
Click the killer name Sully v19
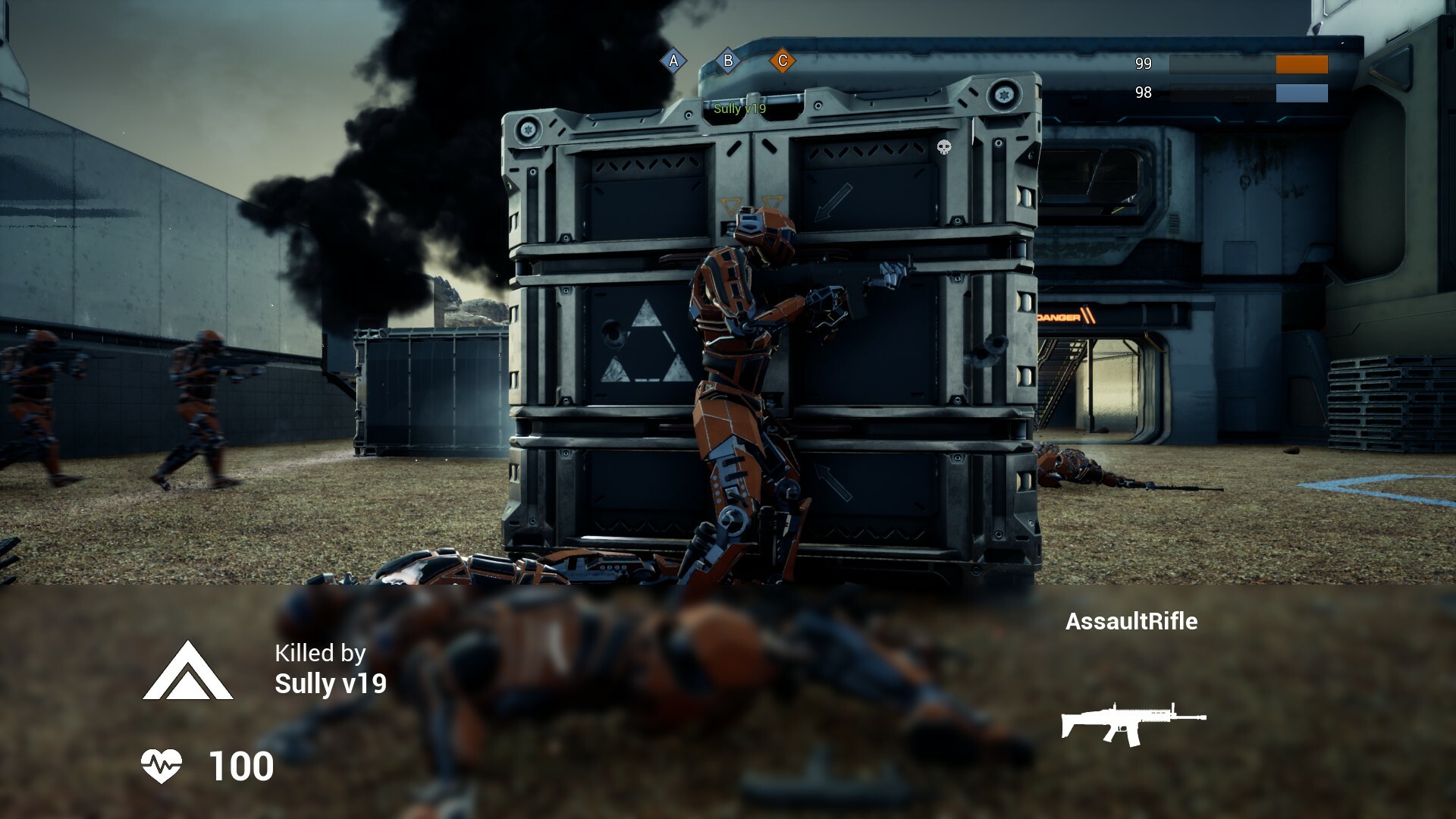pos(331,684)
